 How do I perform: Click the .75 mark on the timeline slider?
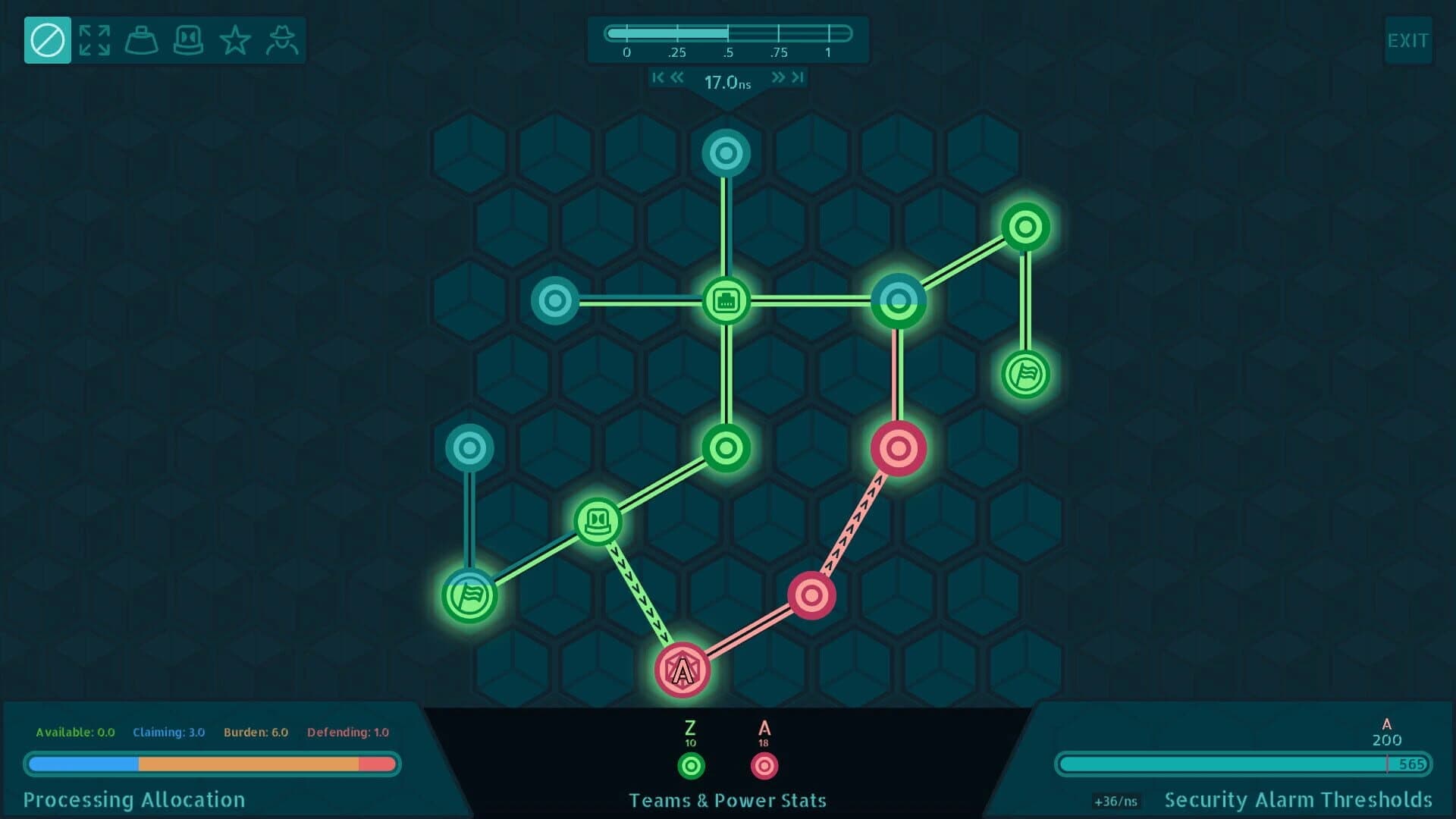[779, 32]
